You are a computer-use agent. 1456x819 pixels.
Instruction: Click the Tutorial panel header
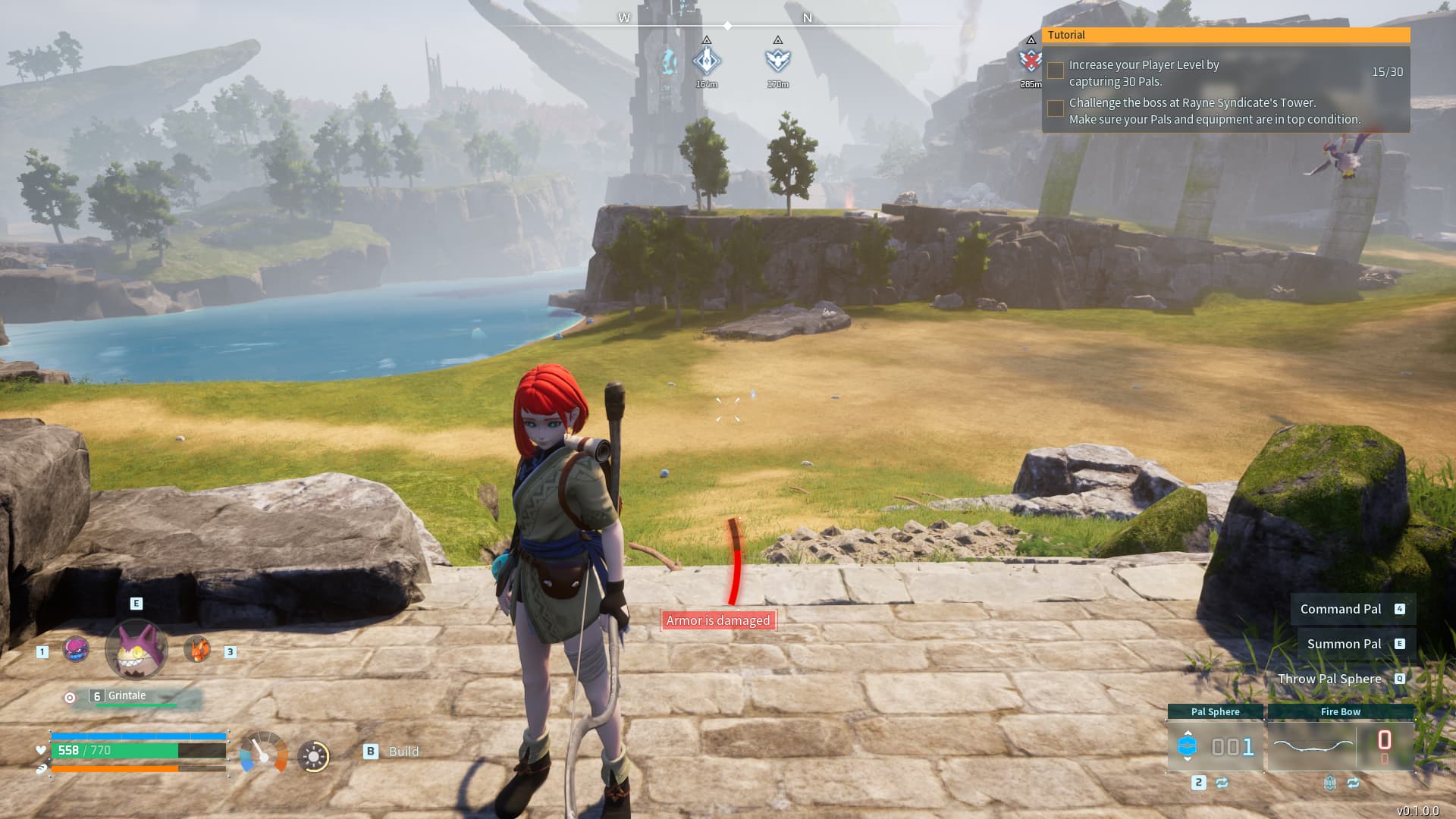point(1225,35)
